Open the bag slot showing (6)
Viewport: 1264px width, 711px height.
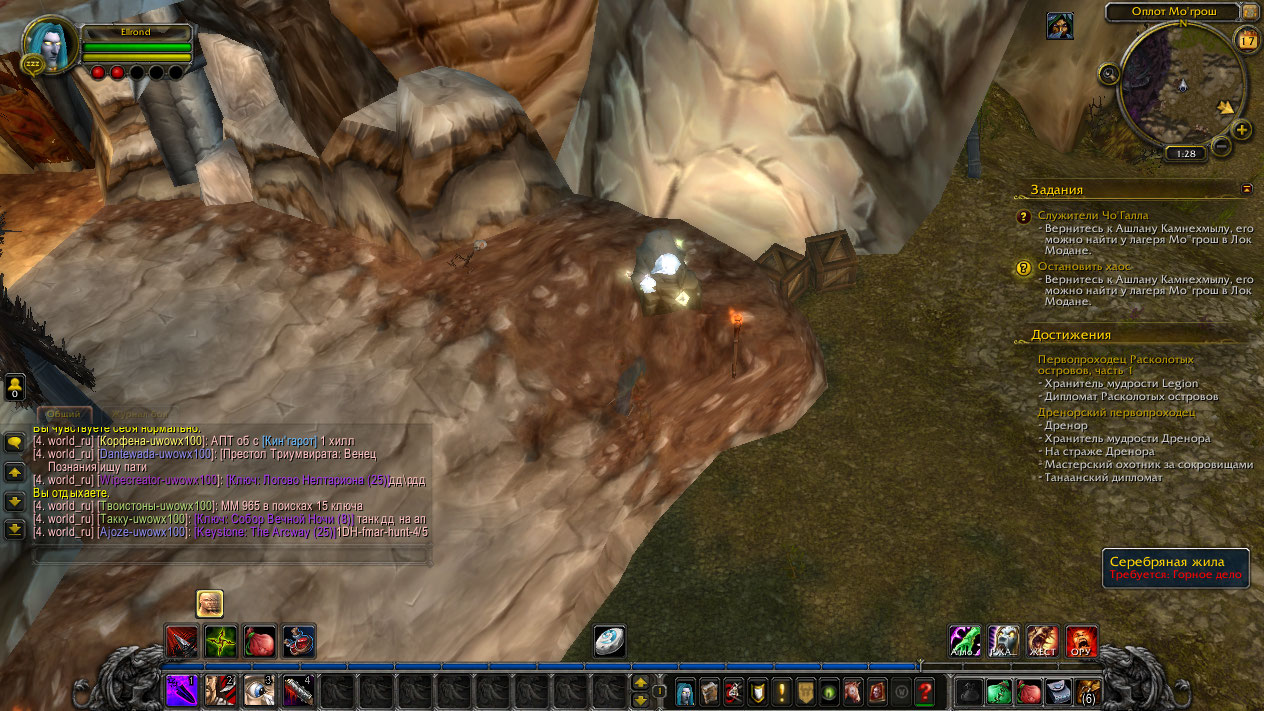click(1087, 691)
